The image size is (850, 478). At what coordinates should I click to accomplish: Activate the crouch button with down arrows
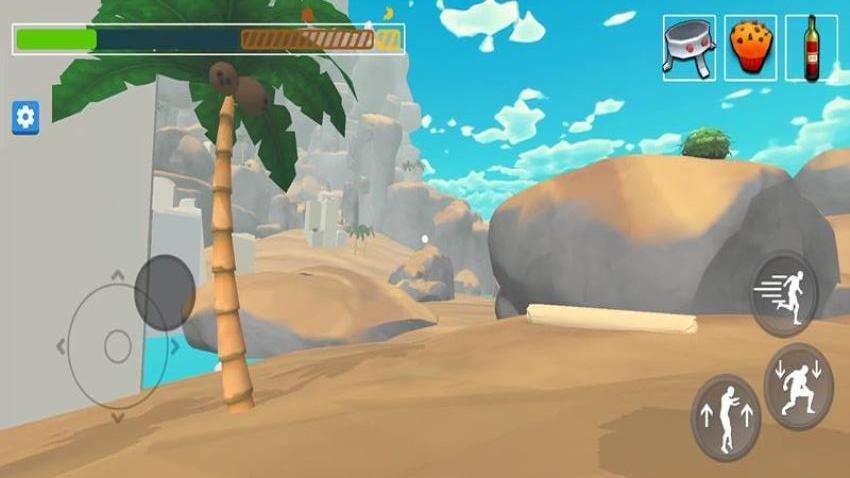coord(798,385)
